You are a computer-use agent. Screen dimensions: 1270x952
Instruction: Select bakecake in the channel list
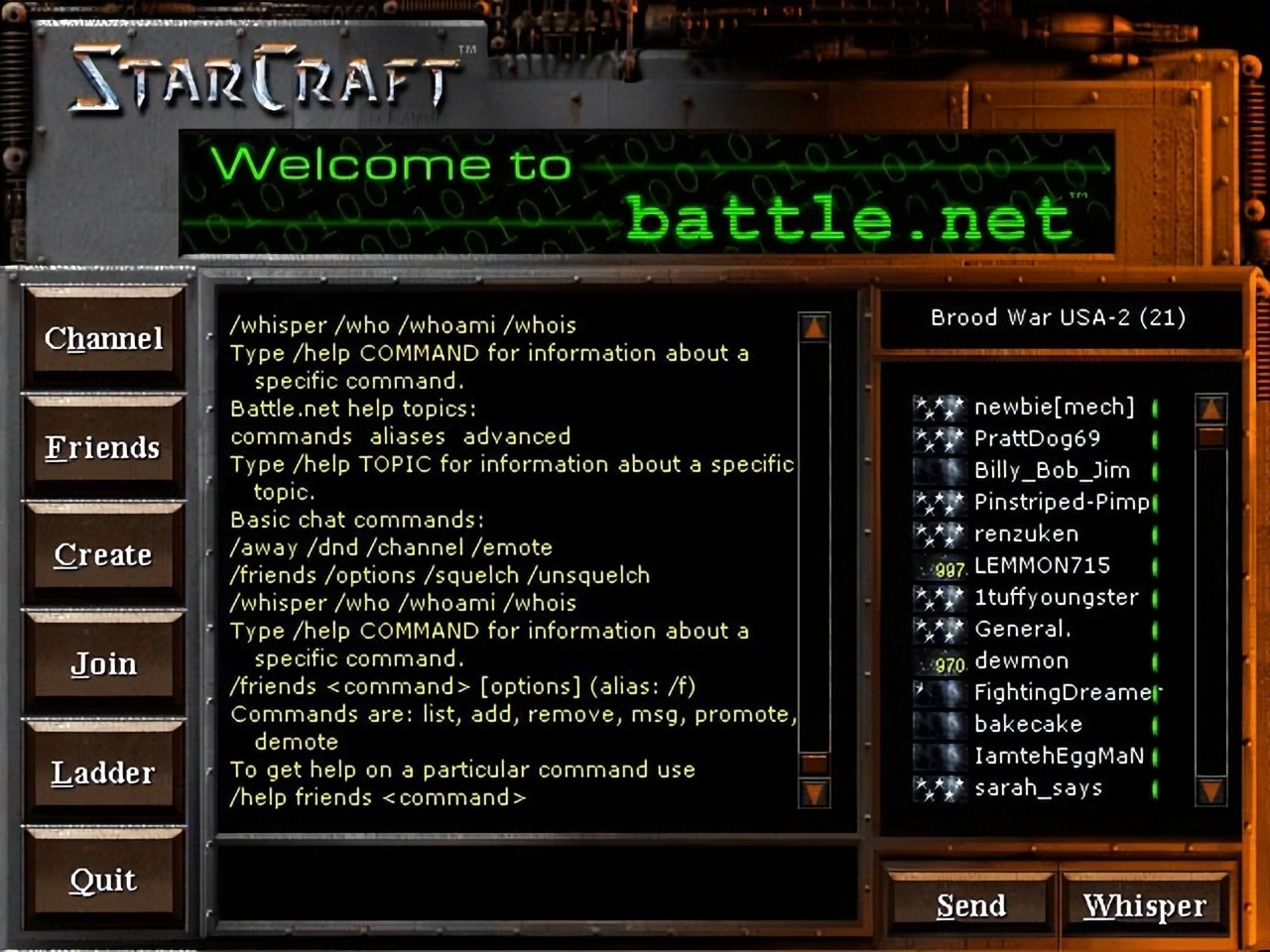pyautogui.click(x=1028, y=724)
